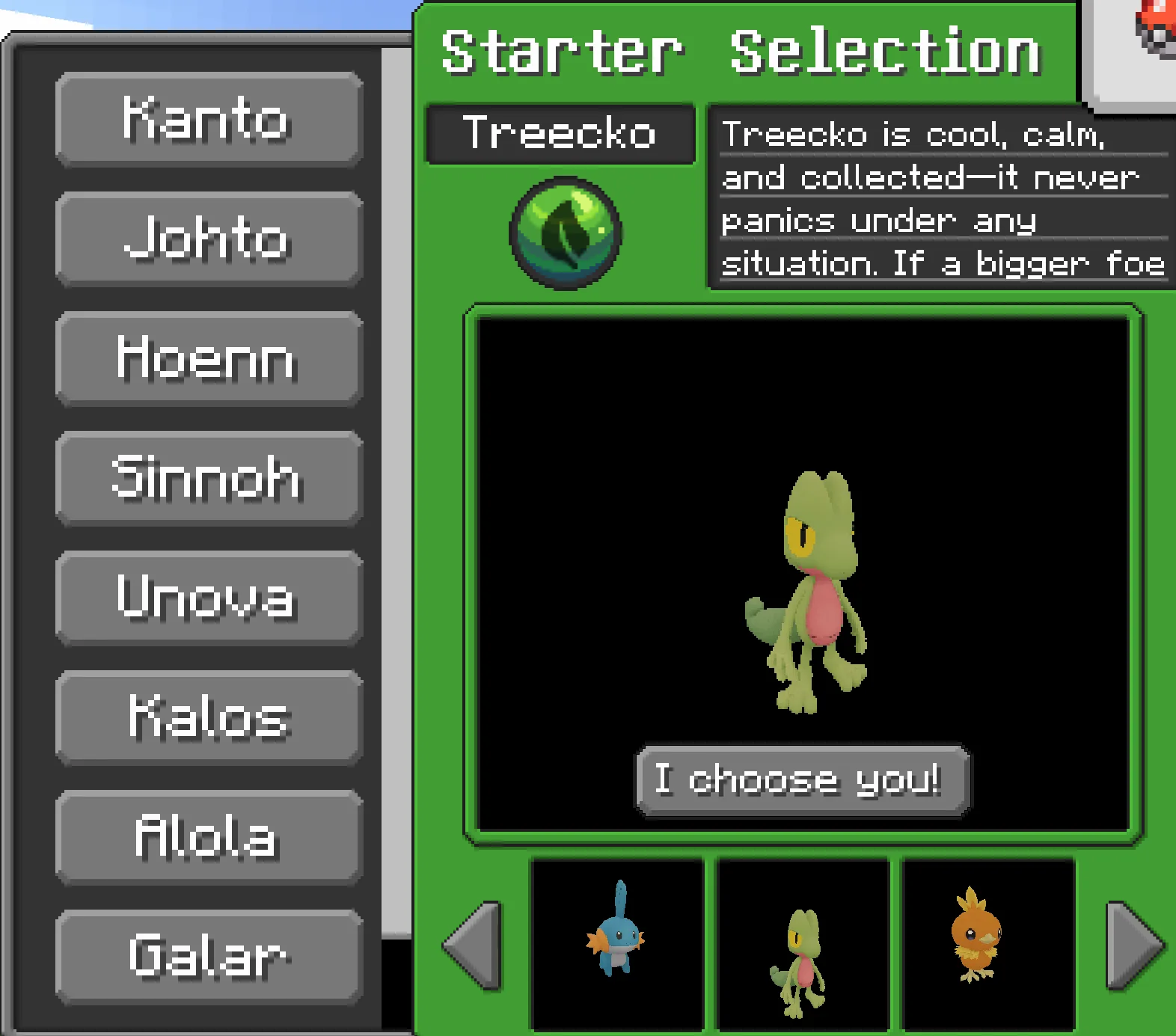Select the Galar region
The width and height of the screenshot is (1176, 1036).
[x=208, y=955]
